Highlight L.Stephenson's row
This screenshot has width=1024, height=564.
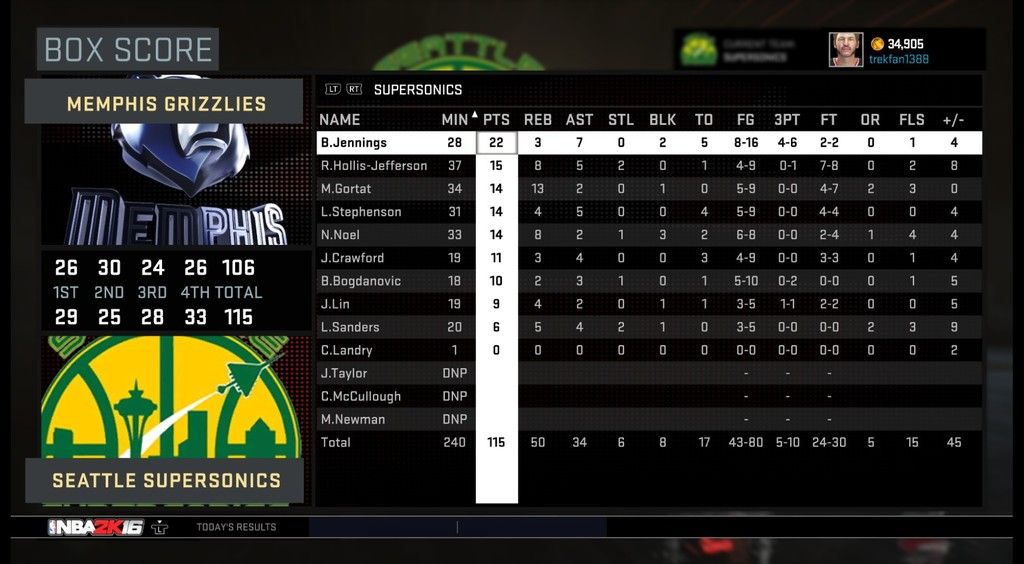click(360, 212)
